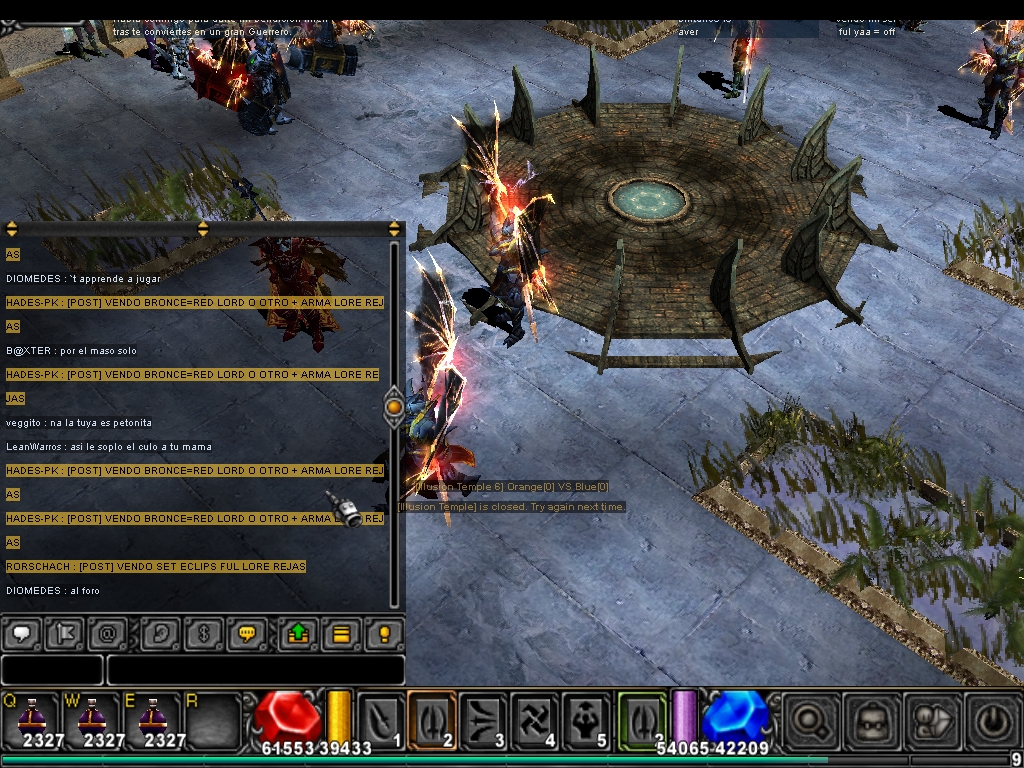
Task: Activate the whirlwind pinwheel skill in slot 4
Action: pos(535,720)
